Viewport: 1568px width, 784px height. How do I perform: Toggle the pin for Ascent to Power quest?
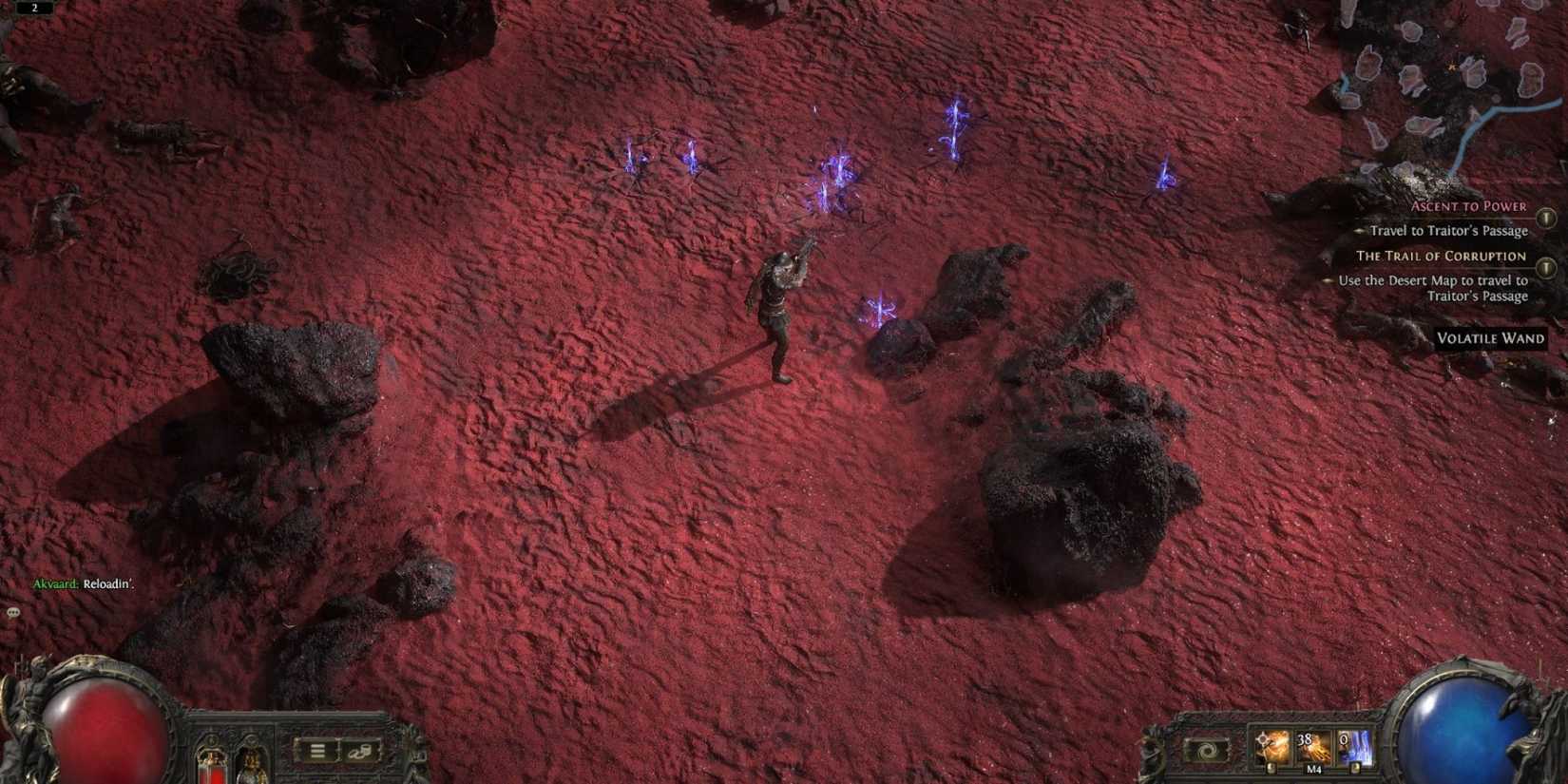point(1546,219)
